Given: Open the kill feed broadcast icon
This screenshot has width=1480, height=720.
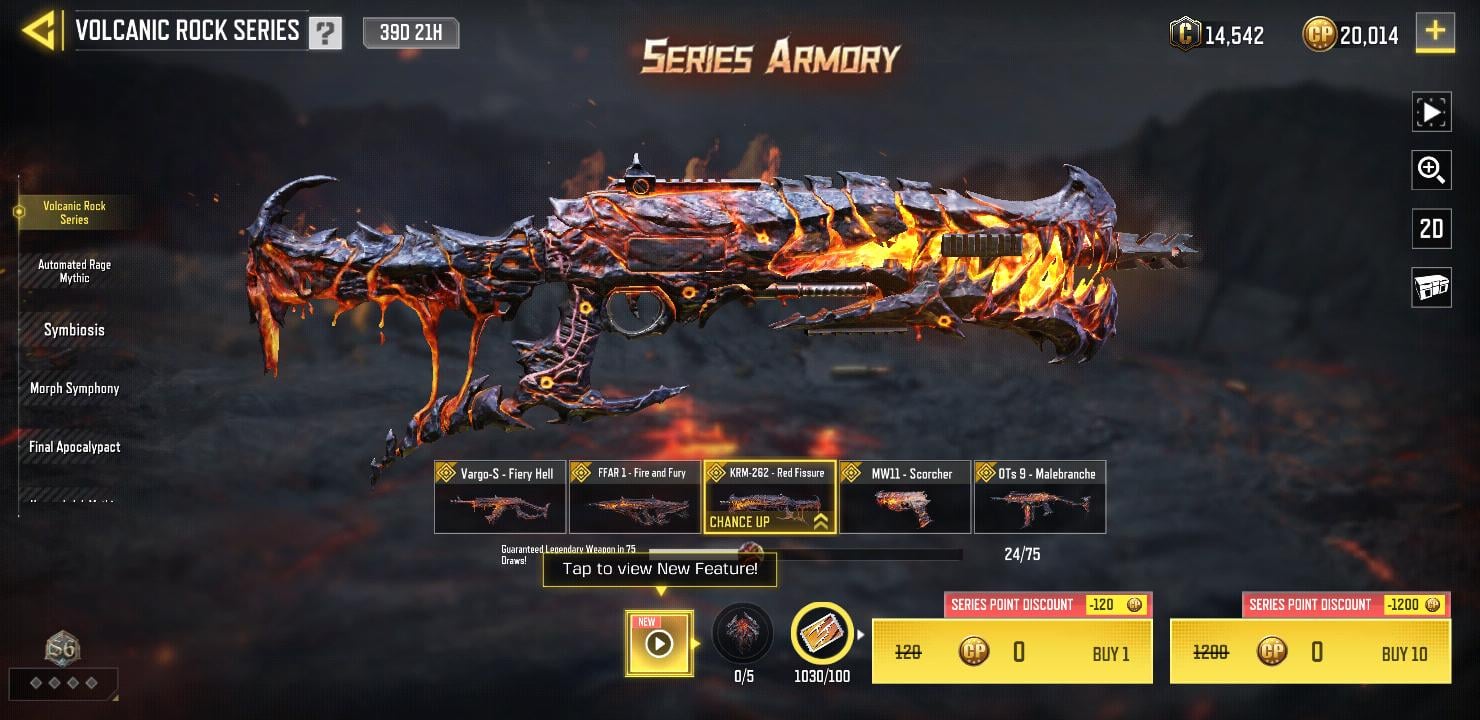Looking at the screenshot, I should point(1431,288).
